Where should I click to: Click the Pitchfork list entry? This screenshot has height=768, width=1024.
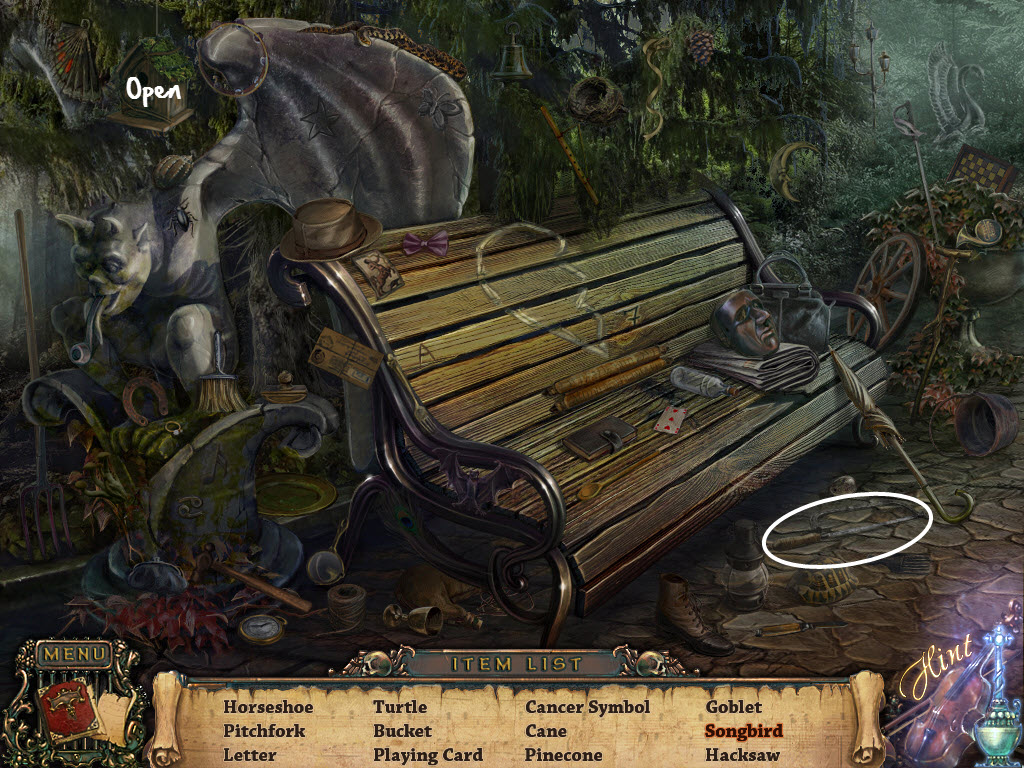262,731
